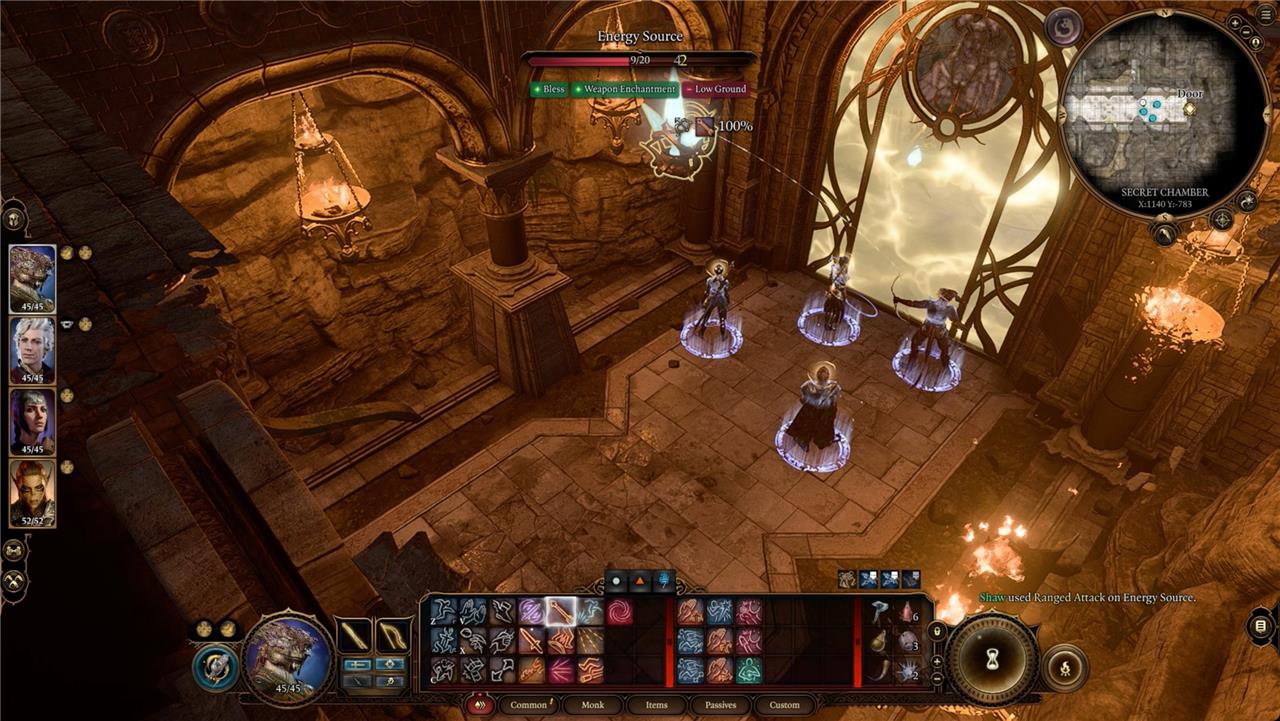Select the white-haired companion portrait
This screenshot has height=721, width=1280.
[32, 350]
